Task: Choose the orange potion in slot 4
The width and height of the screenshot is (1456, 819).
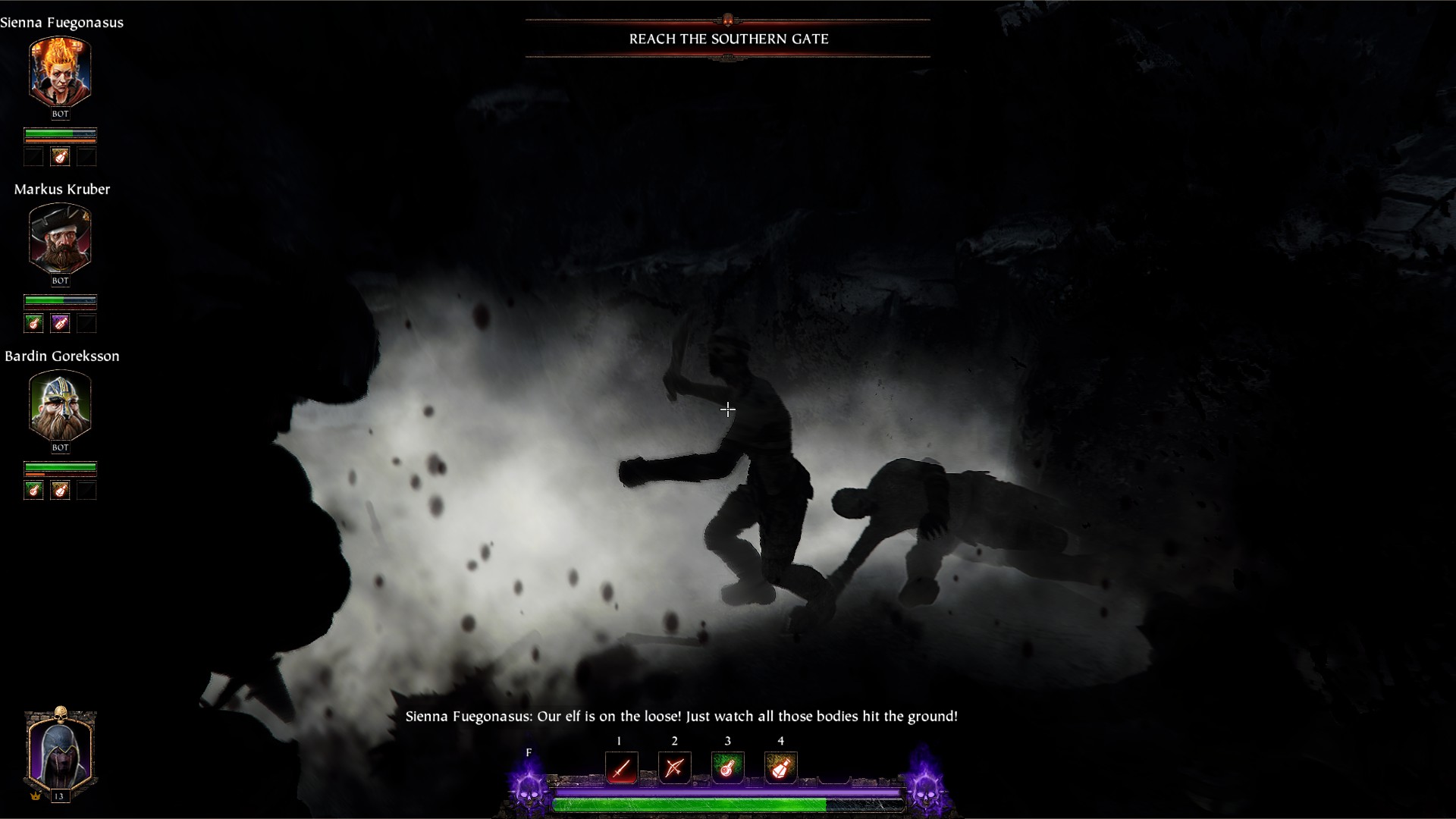Action: click(x=780, y=768)
